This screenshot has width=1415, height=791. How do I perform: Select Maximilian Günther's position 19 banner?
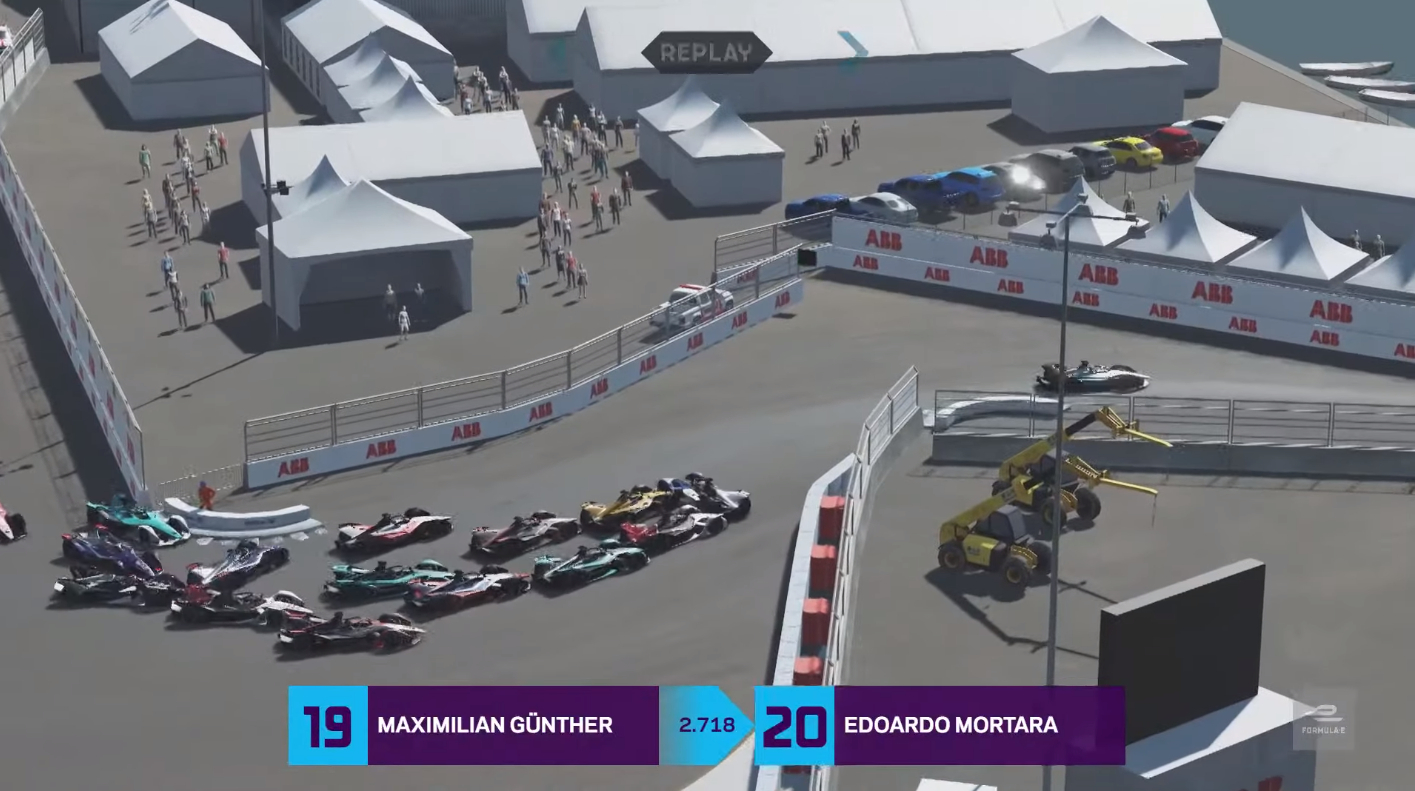[x=473, y=725]
